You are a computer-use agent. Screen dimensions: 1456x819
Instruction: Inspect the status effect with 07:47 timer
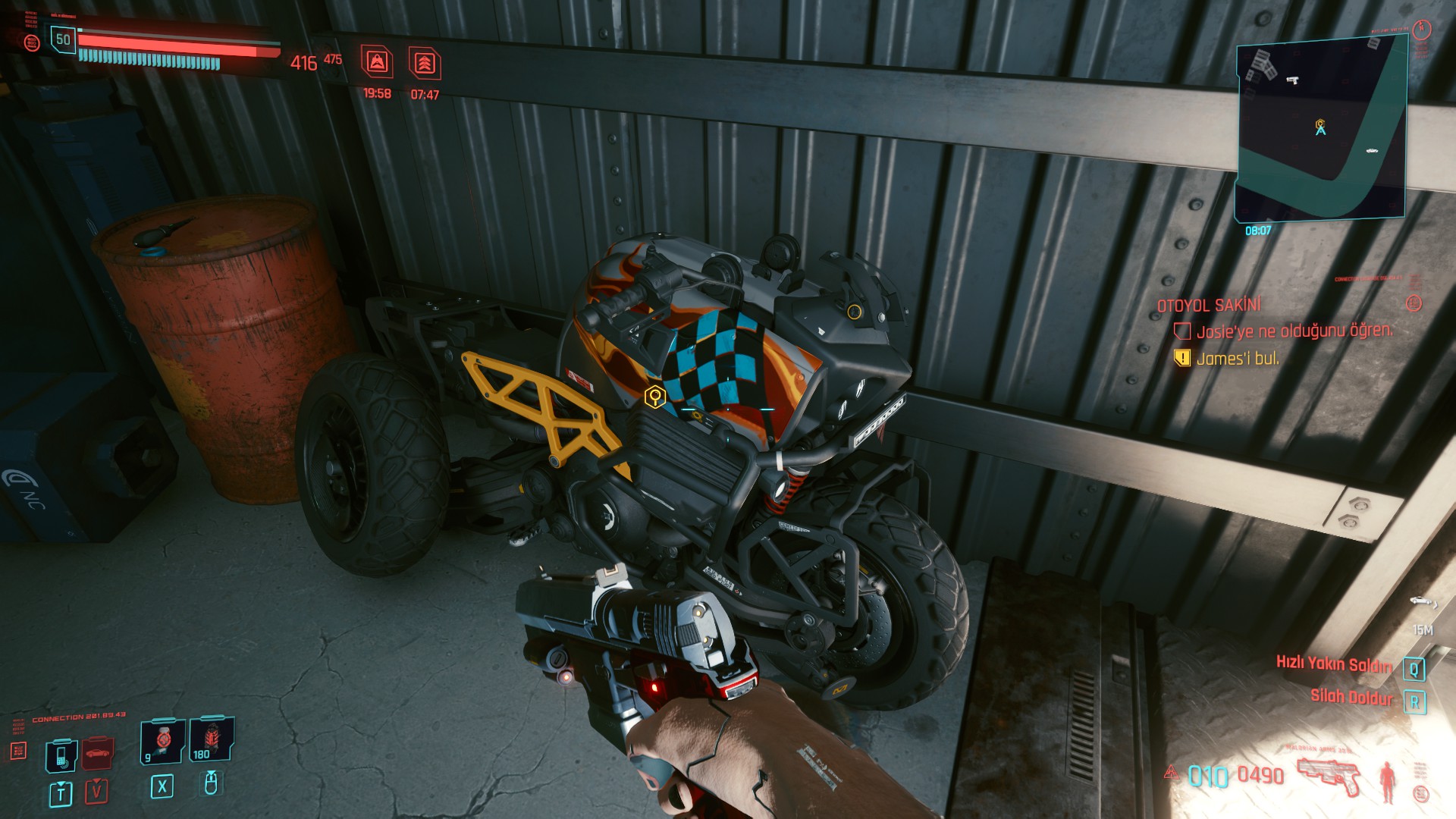(425, 64)
